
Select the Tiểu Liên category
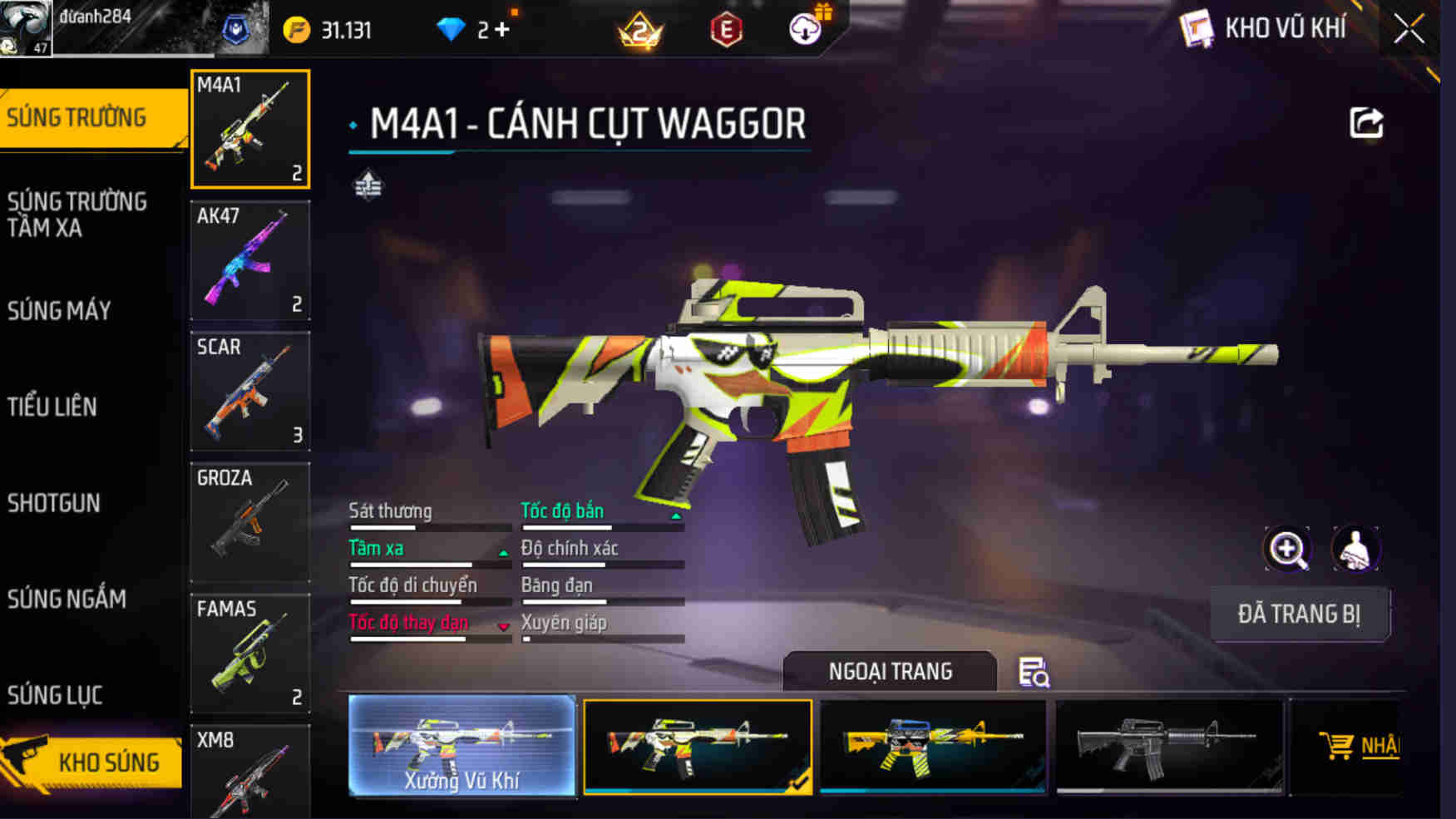52,407
